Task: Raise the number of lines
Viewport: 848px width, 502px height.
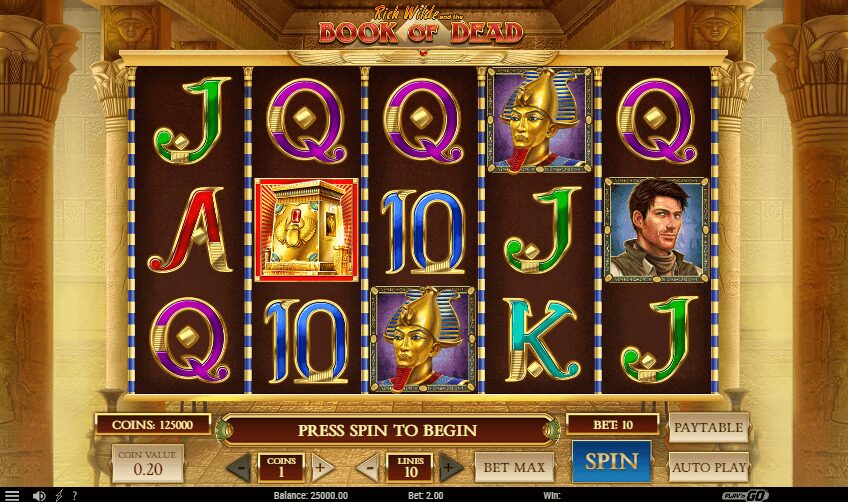Action: [x=451, y=467]
